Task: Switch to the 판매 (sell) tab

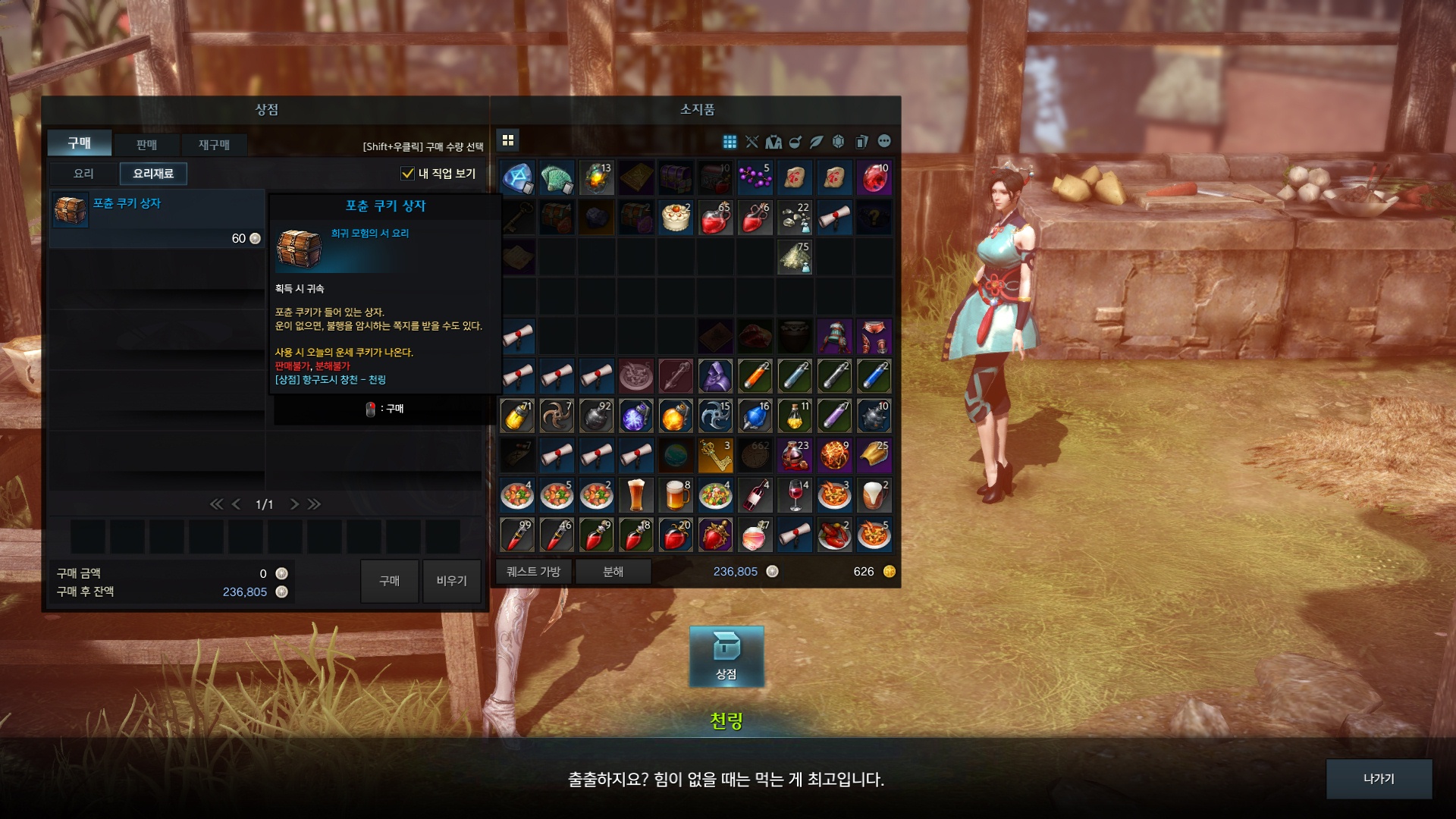Action: click(x=146, y=144)
